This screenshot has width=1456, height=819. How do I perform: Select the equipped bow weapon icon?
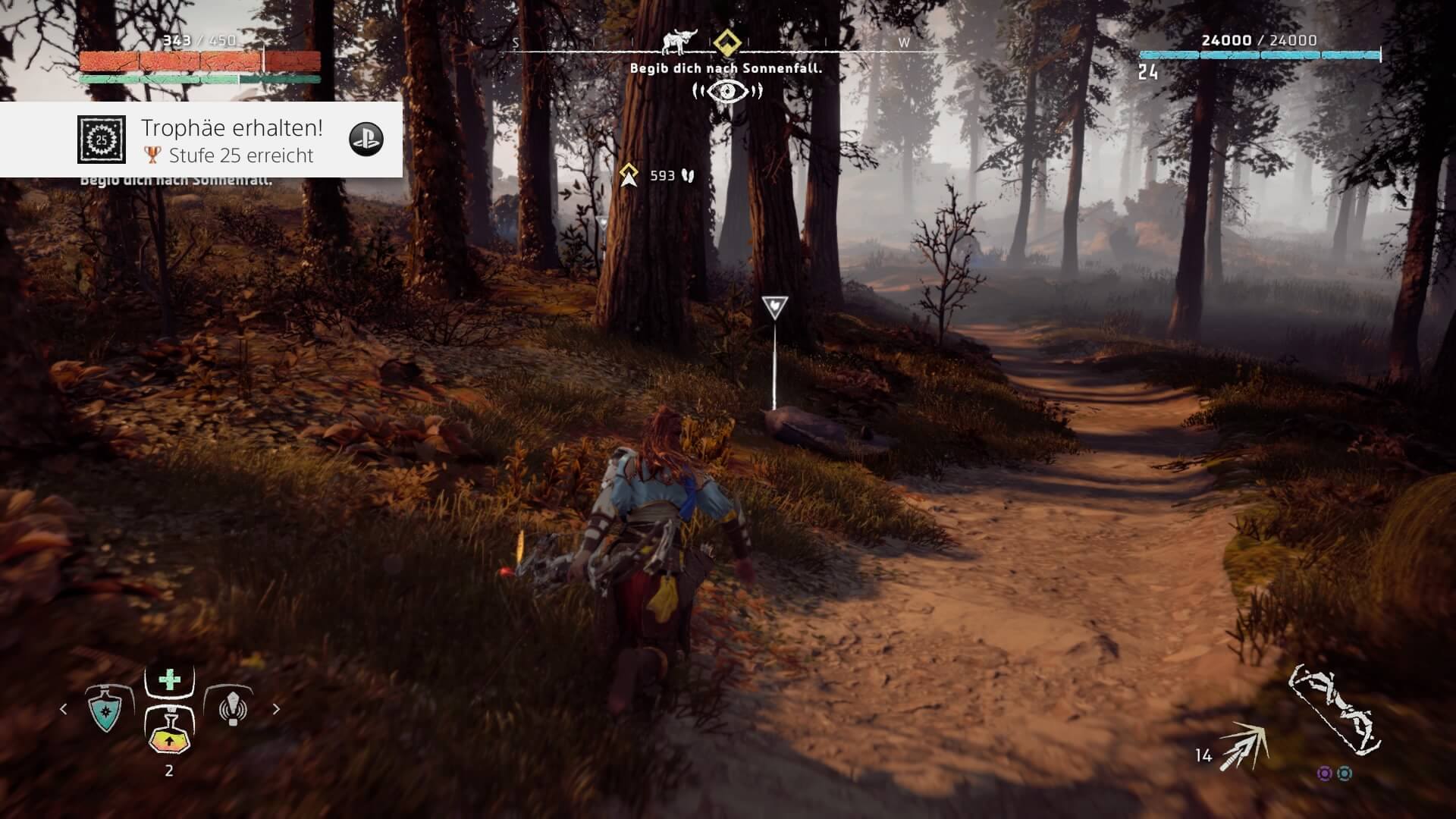tap(1333, 710)
